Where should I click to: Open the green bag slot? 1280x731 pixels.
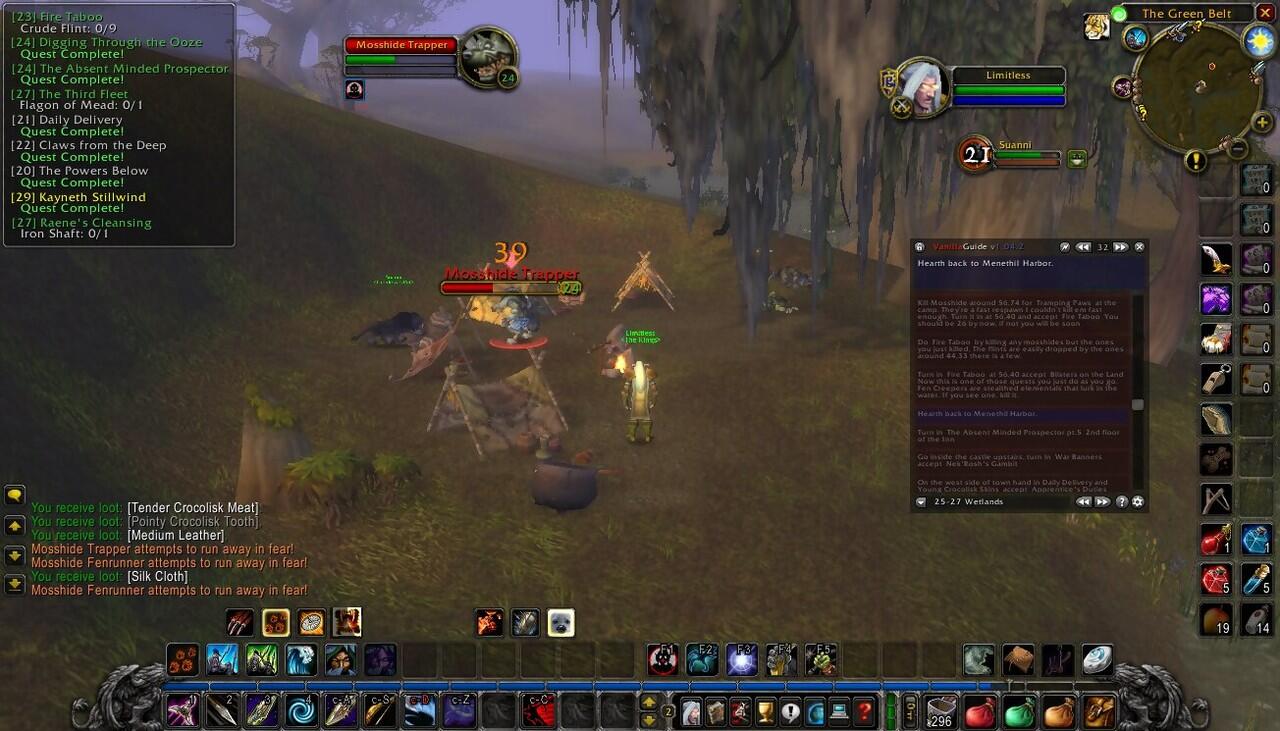1019,711
